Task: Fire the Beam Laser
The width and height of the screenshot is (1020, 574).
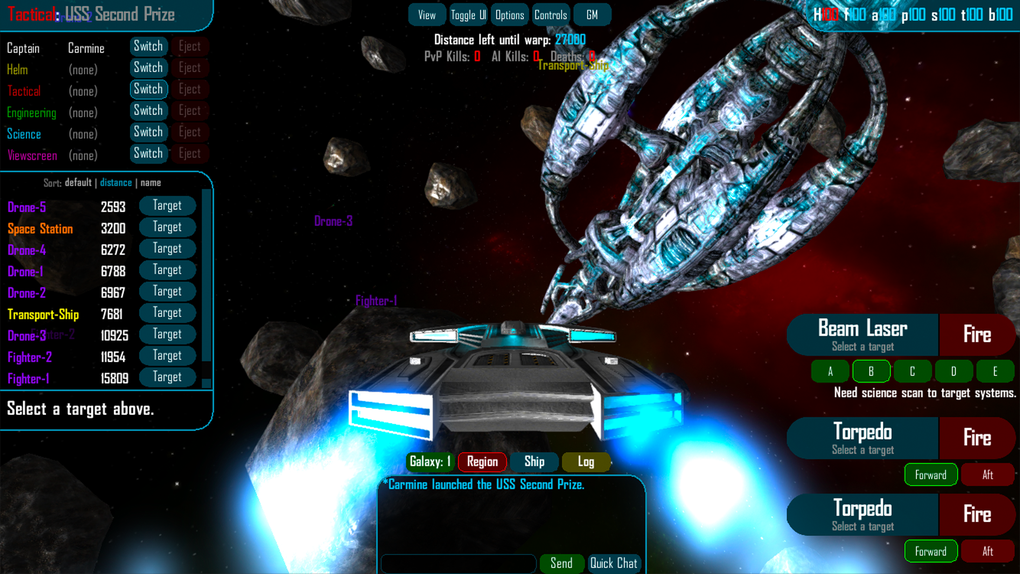Action: 977,335
